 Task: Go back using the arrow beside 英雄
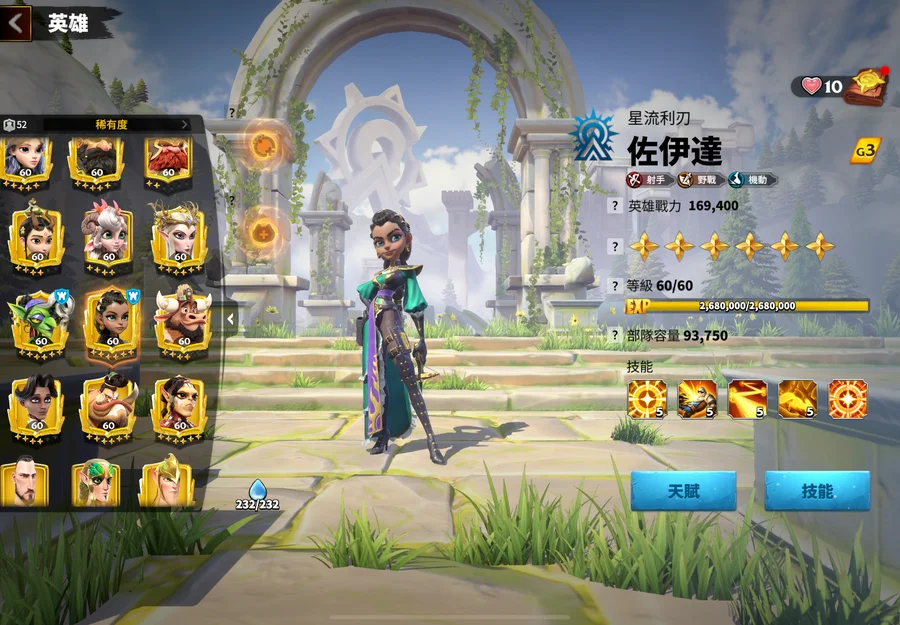coord(16,22)
